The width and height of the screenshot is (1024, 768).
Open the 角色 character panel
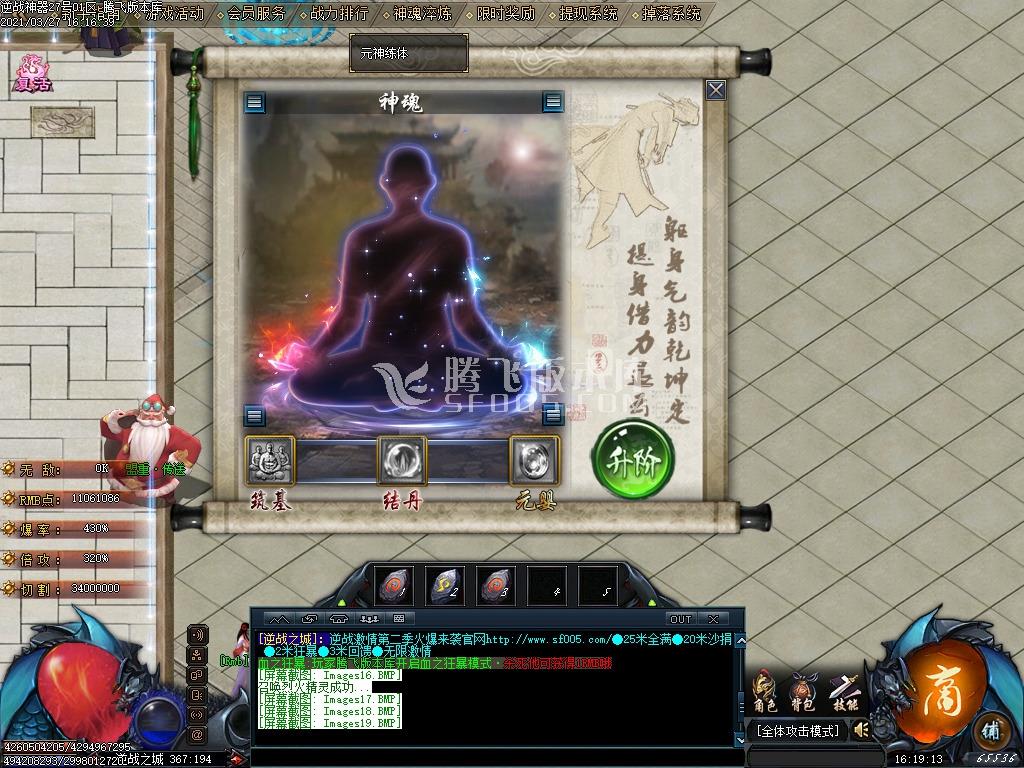click(765, 691)
